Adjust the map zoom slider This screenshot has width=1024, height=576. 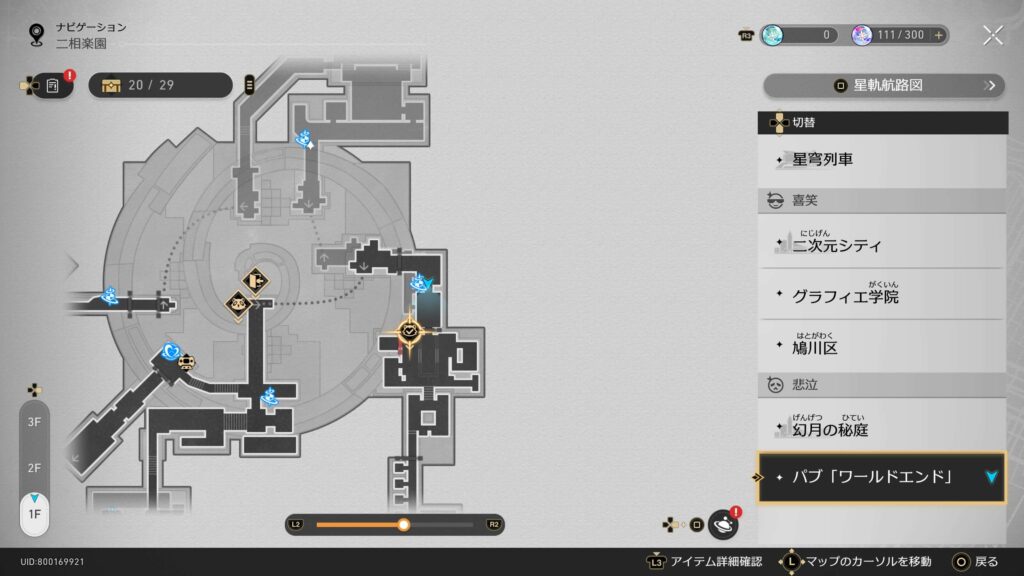[x=403, y=524]
